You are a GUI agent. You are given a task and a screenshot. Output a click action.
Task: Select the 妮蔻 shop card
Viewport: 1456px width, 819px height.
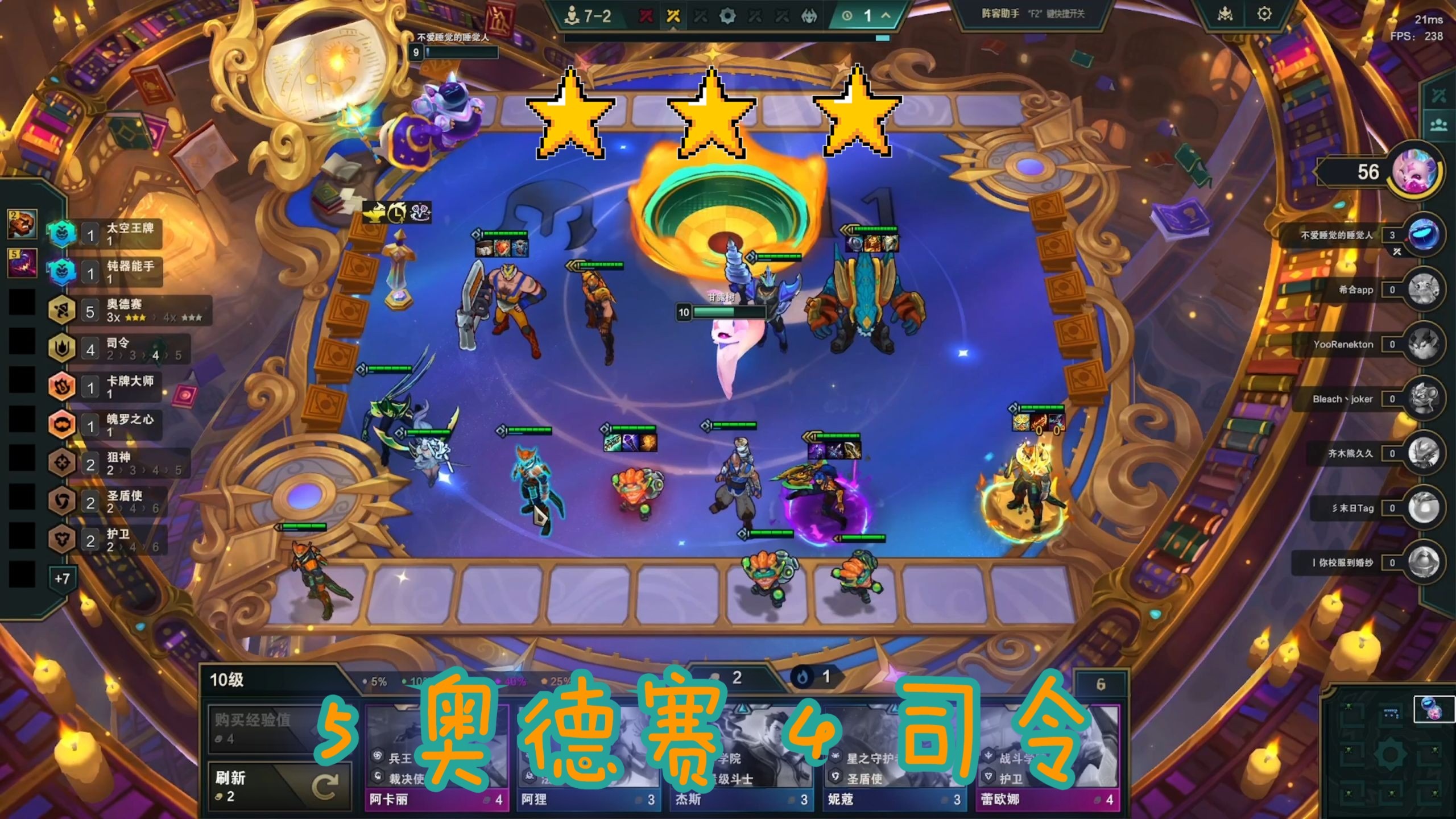(x=894, y=756)
